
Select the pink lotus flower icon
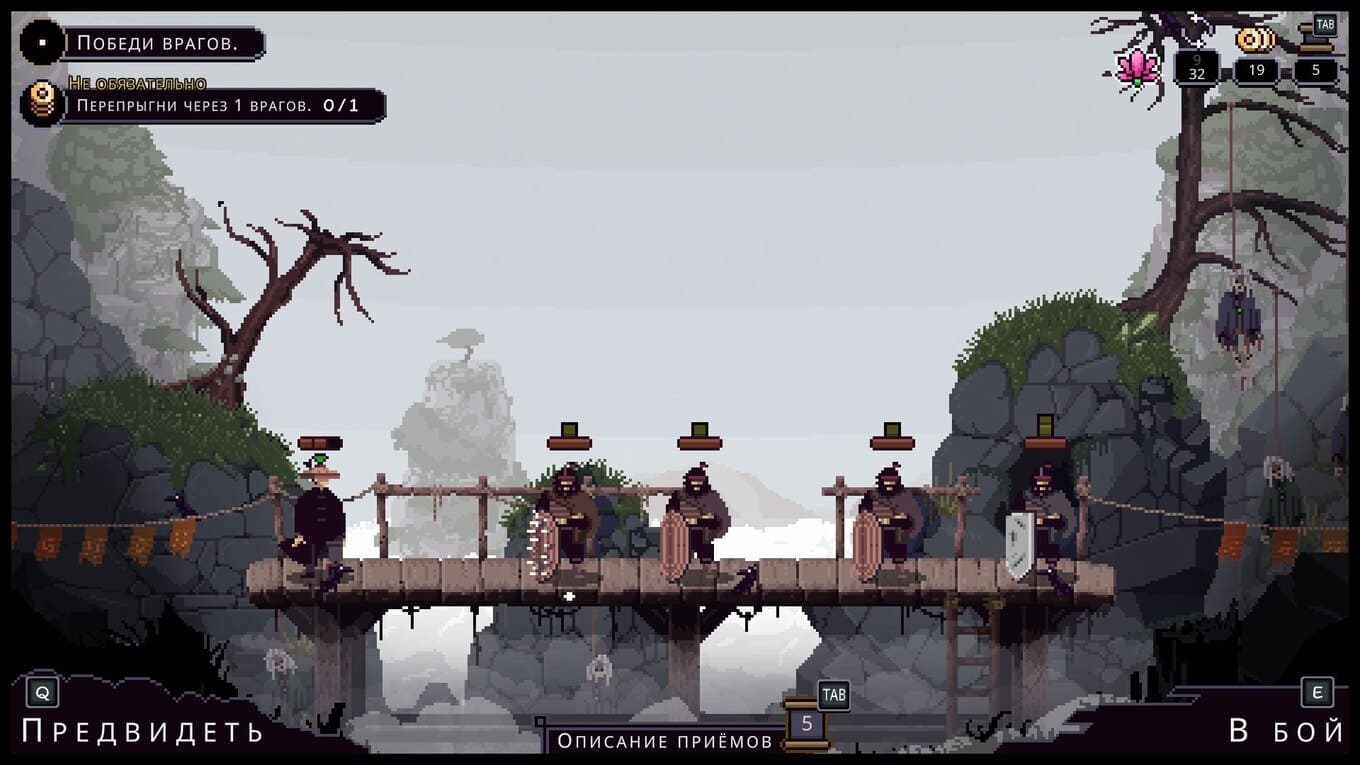1138,66
